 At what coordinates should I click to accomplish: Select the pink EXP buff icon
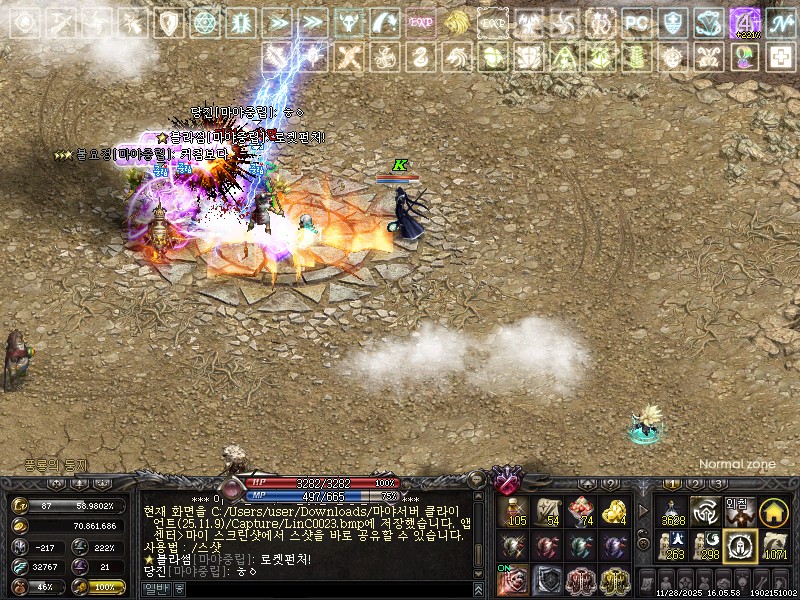[x=421, y=22]
